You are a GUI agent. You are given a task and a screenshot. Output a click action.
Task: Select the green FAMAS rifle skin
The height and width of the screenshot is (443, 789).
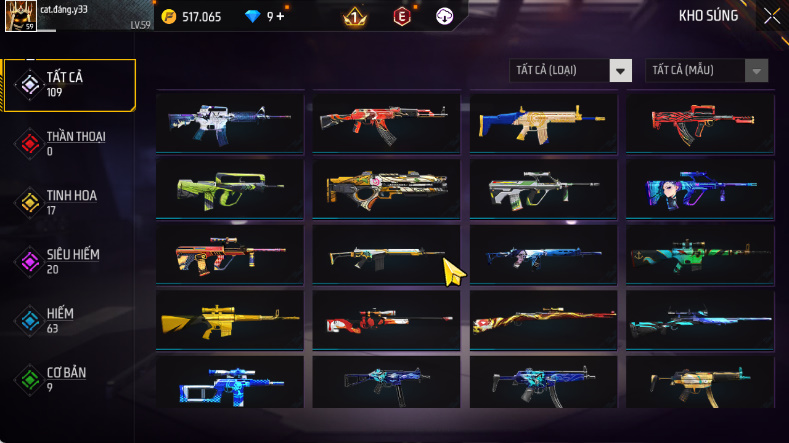(x=230, y=187)
